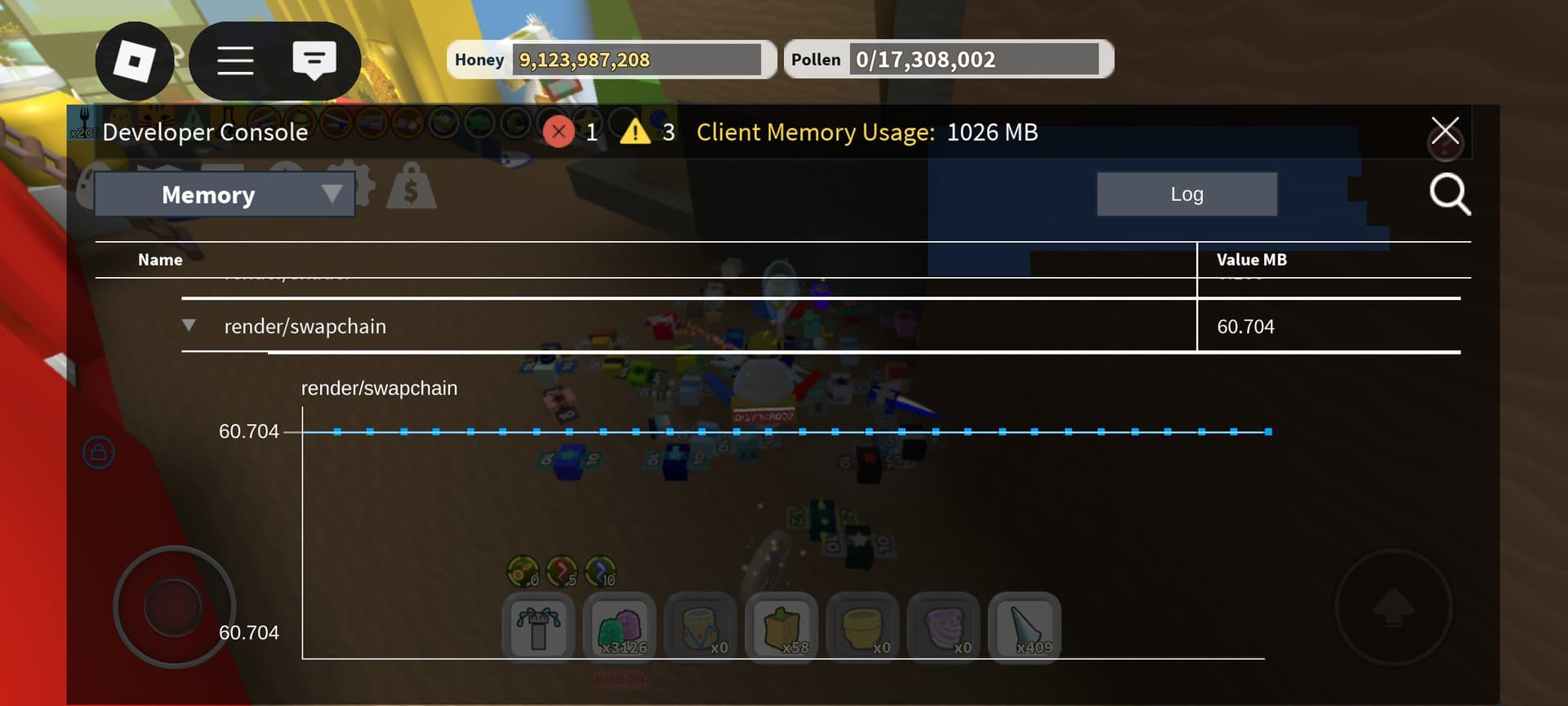Screen dimensions: 1568x706
Task: Click the Memory dropdown arrow
Action: click(331, 194)
